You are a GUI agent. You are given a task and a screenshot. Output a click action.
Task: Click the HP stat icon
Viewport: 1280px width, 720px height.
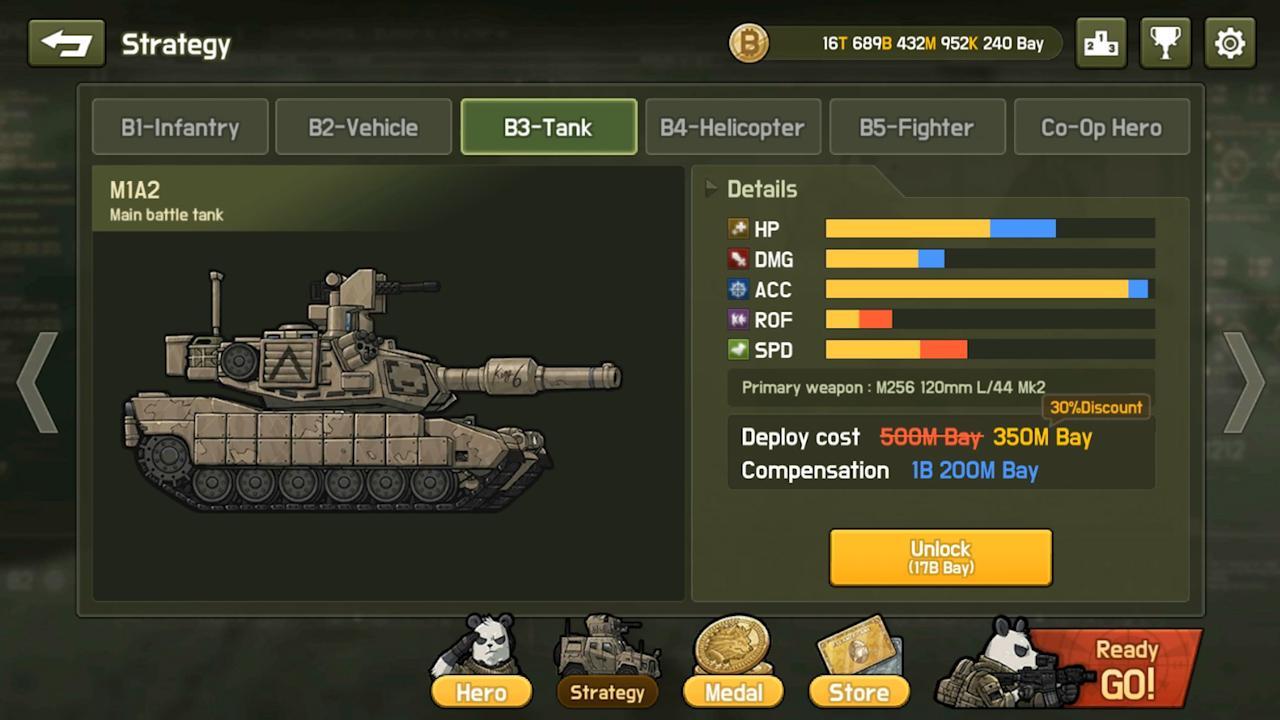(737, 229)
